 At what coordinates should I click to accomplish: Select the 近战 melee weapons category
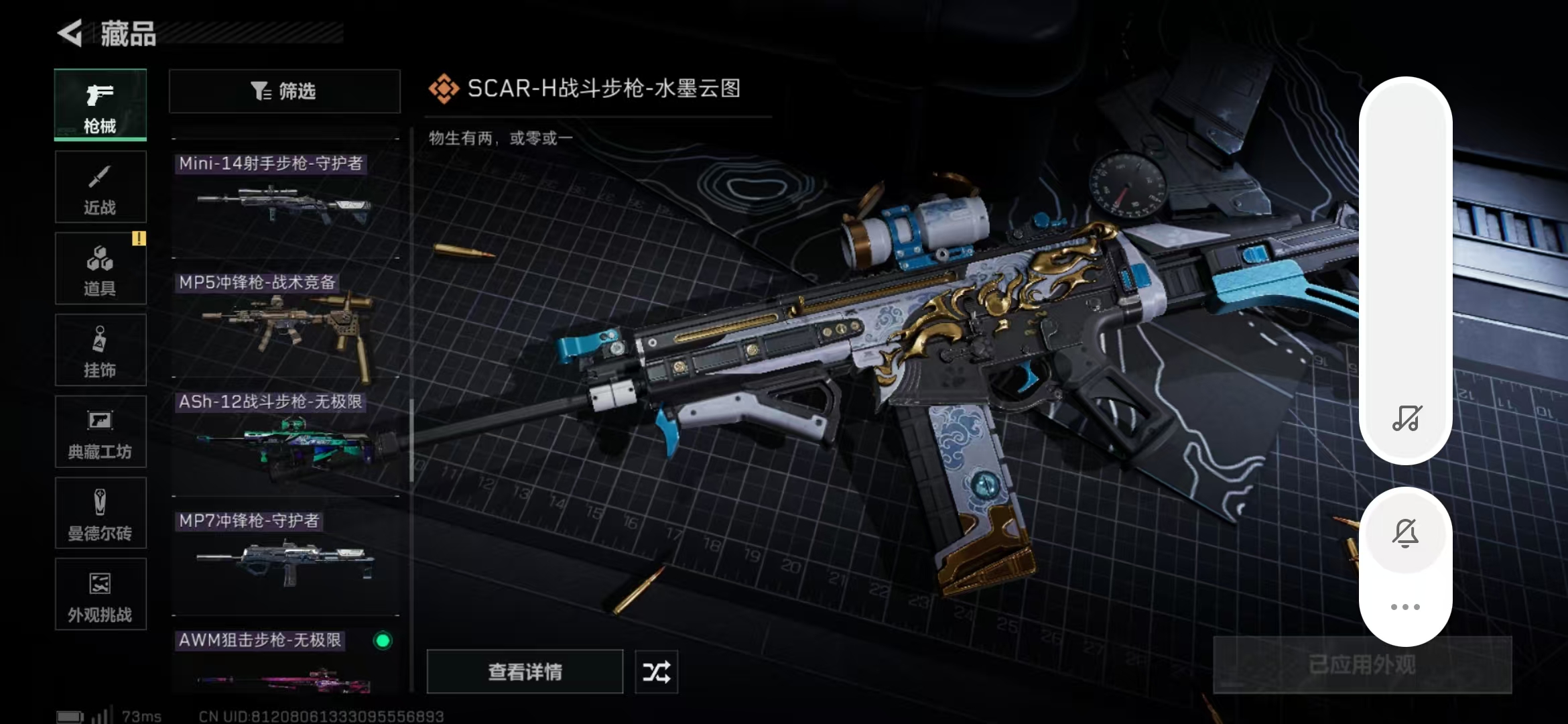[100, 186]
